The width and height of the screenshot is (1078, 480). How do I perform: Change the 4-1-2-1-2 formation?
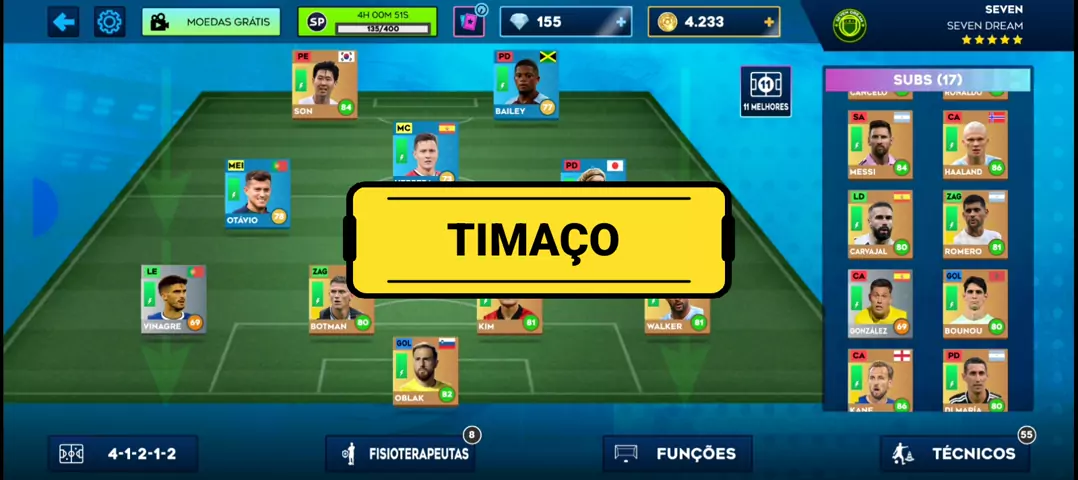tap(123, 454)
